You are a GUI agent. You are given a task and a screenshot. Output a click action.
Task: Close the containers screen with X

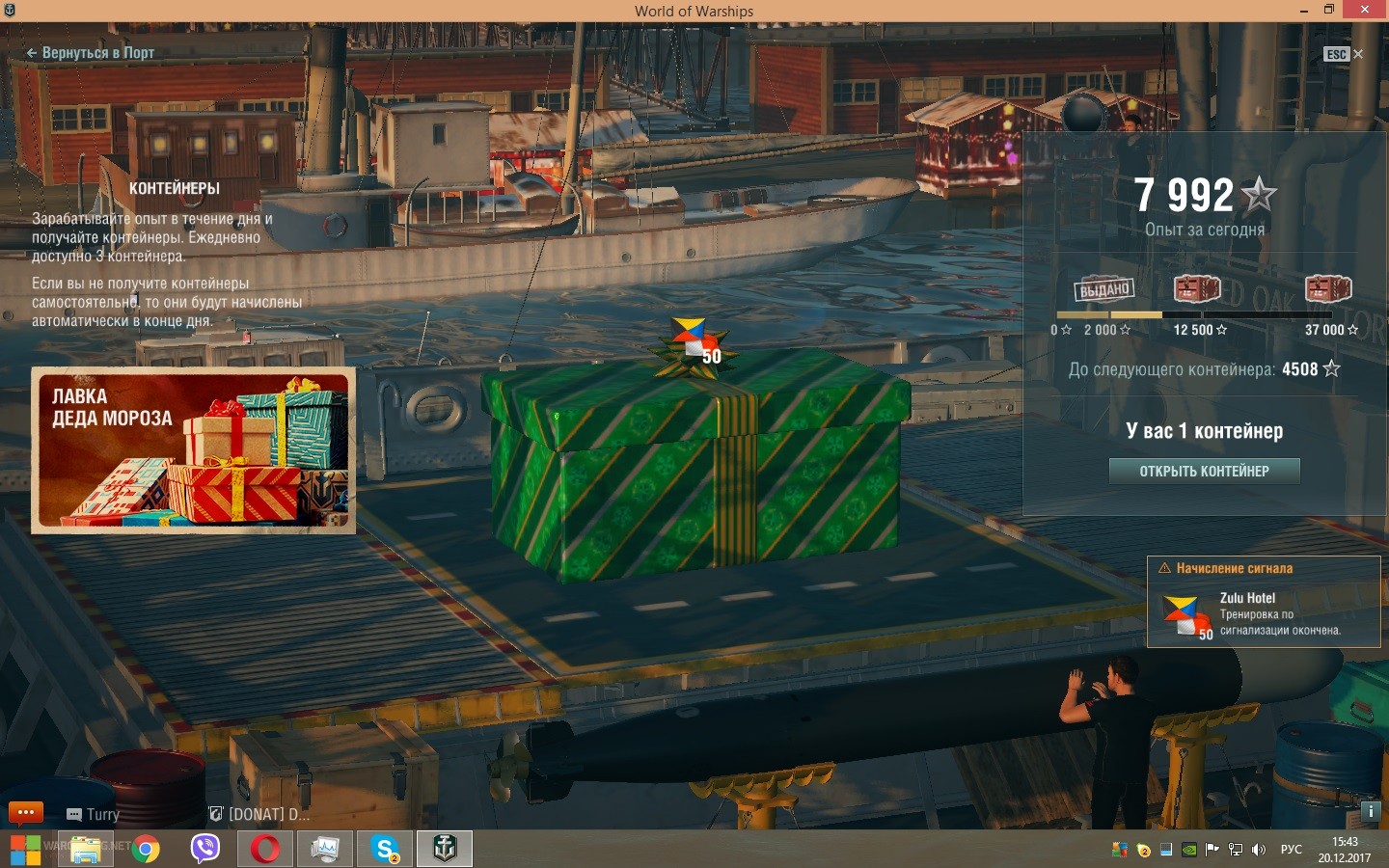pyautogui.click(x=1358, y=54)
